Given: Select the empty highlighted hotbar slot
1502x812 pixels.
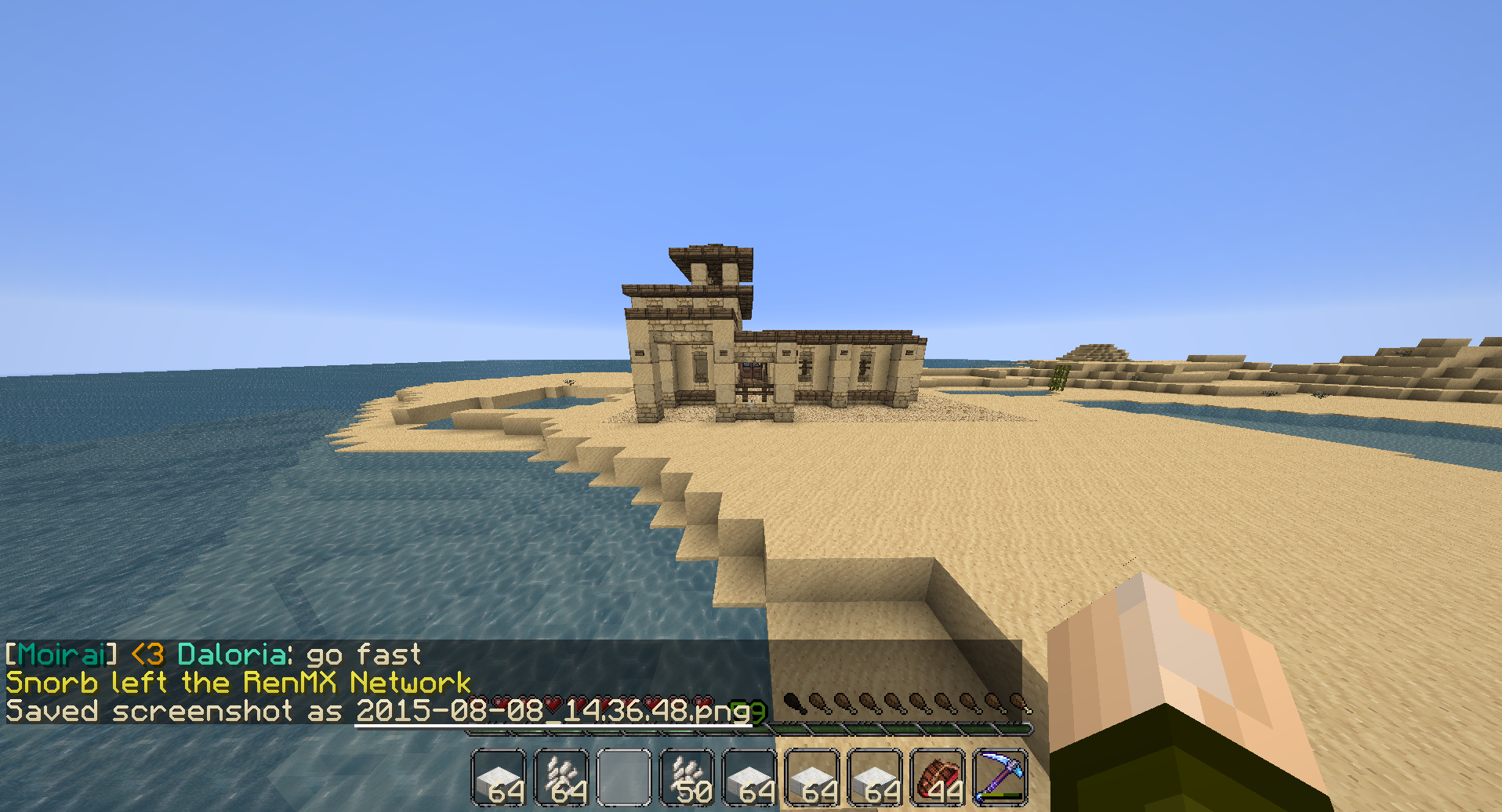Looking at the screenshot, I should pyautogui.click(x=624, y=777).
